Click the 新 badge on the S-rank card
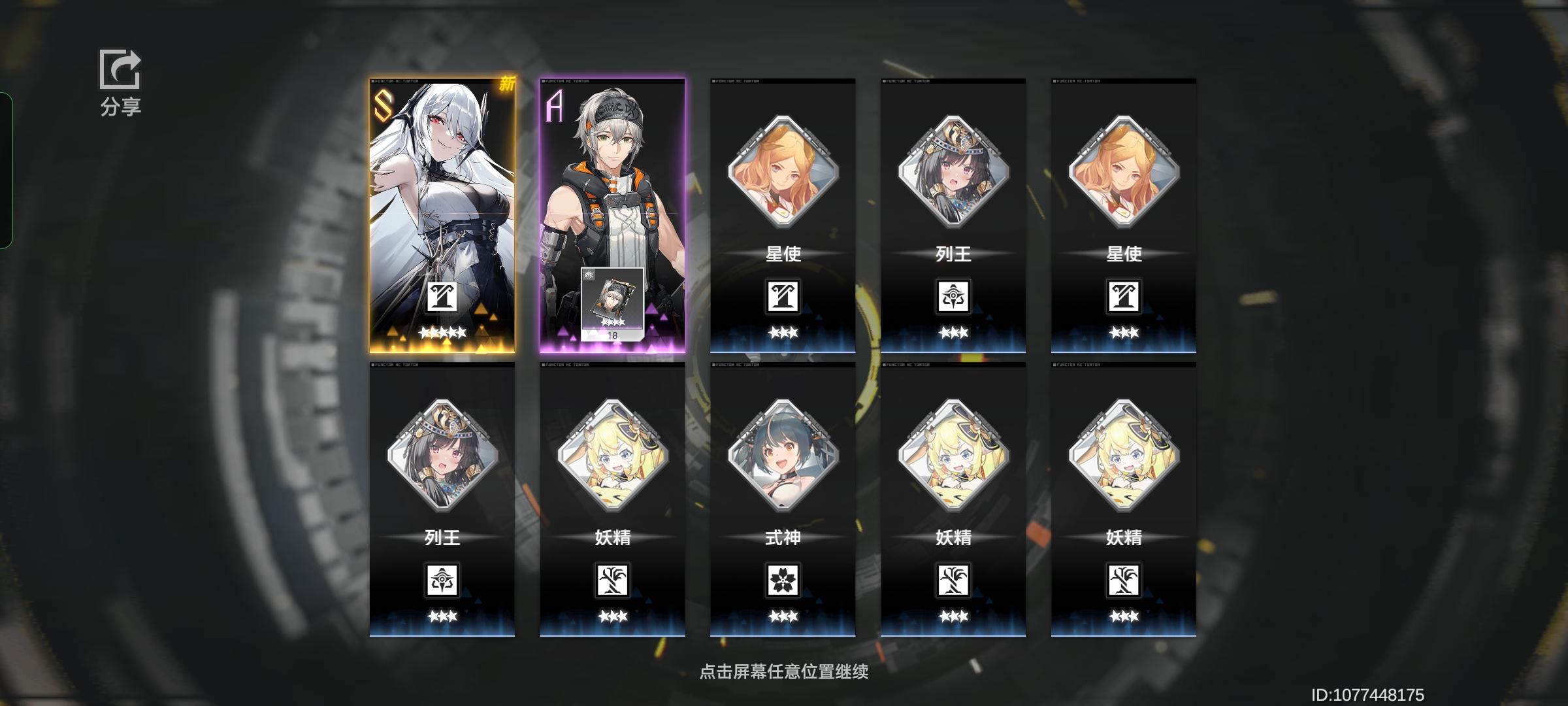Screen dimensions: 1568x706 click(507, 85)
